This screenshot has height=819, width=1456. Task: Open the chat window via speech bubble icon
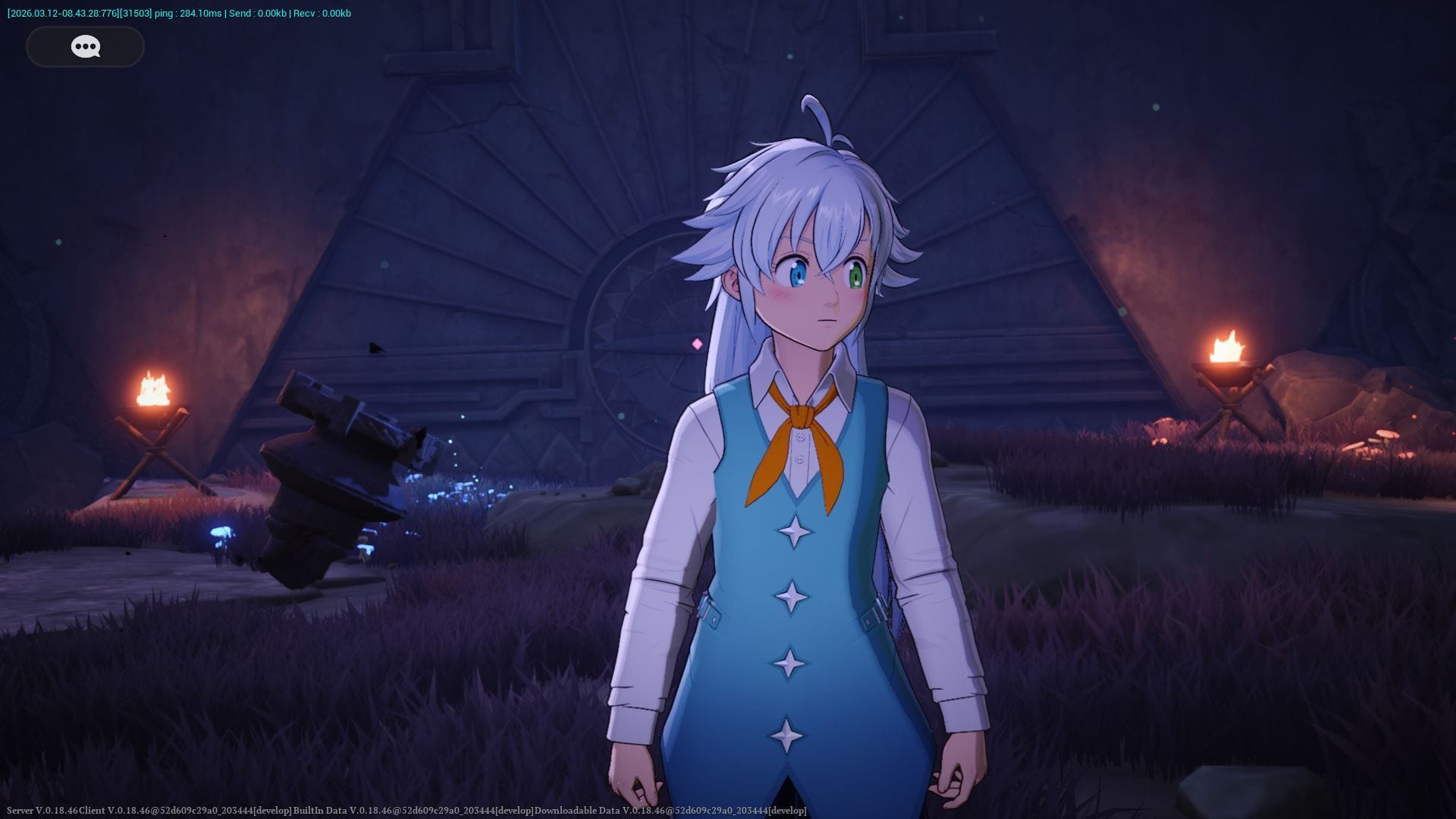pos(84,46)
